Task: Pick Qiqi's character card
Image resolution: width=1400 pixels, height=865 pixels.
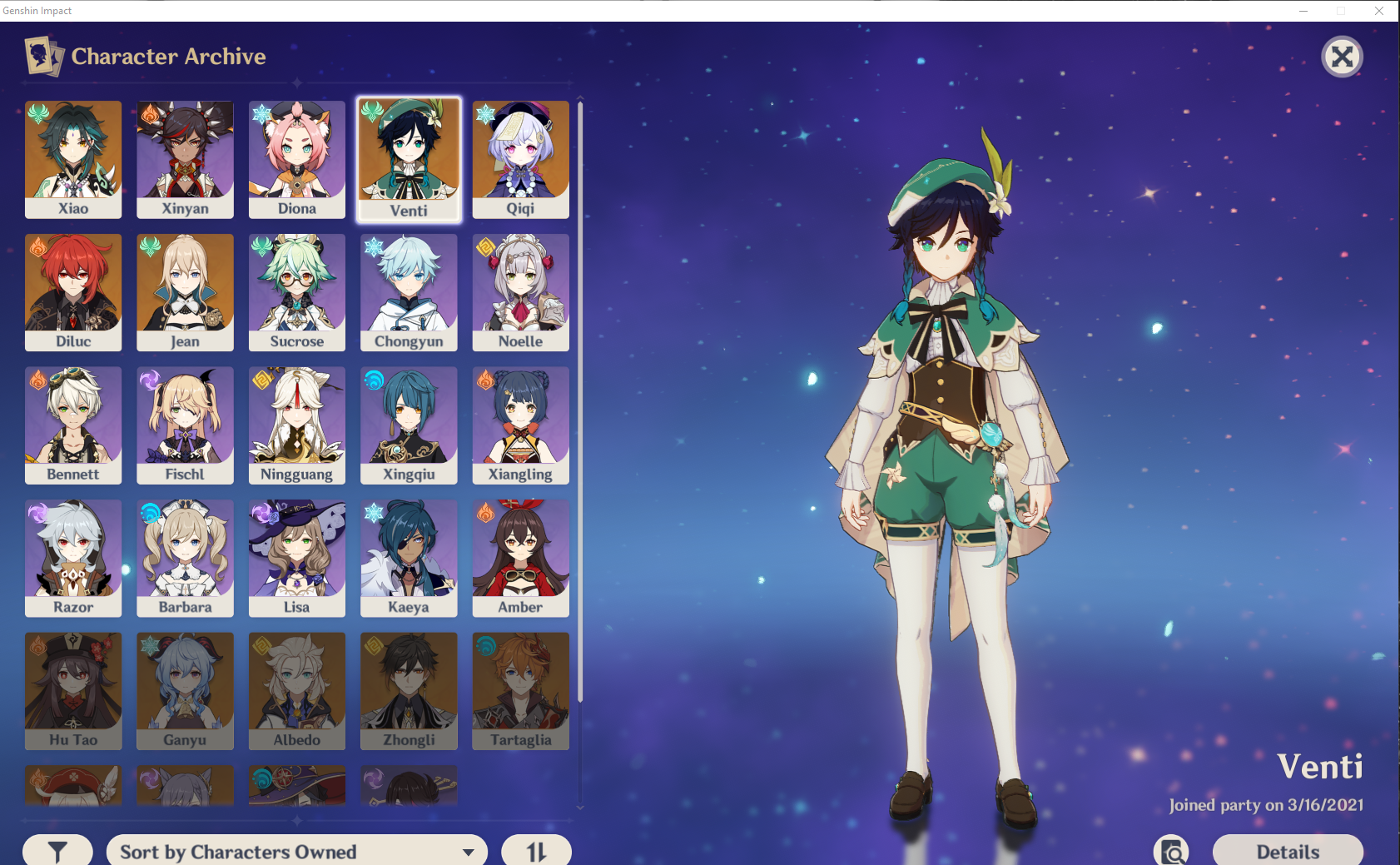Action: click(x=520, y=159)
